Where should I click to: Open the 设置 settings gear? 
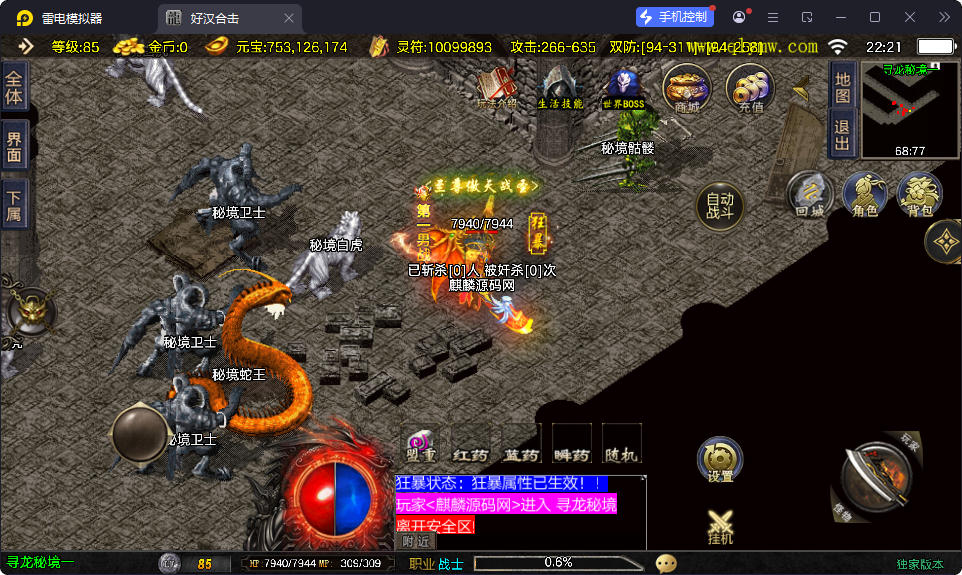(x=720, y=460)
